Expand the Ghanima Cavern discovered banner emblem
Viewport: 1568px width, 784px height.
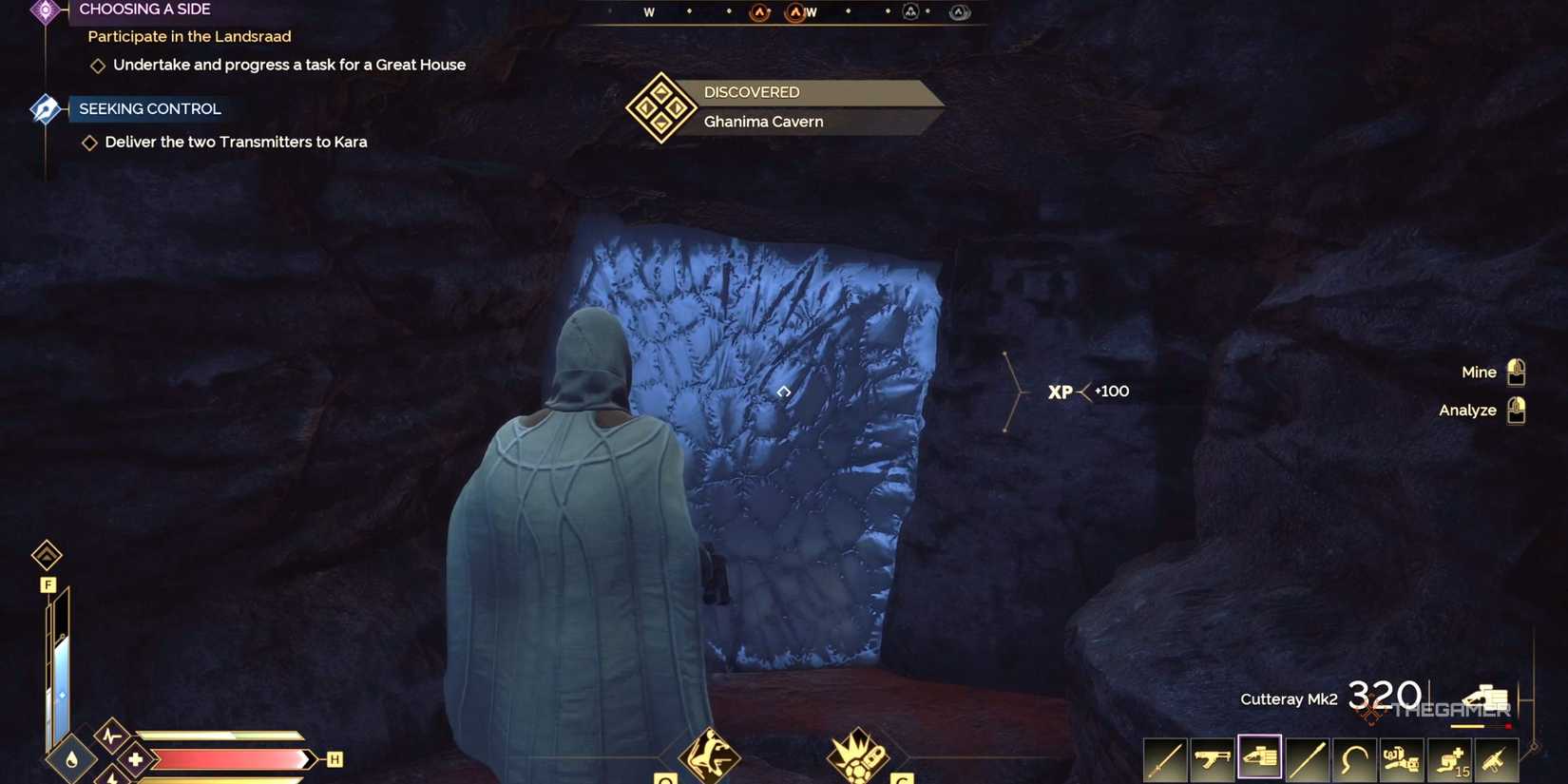pyautogui.click(x=660, y=106)
